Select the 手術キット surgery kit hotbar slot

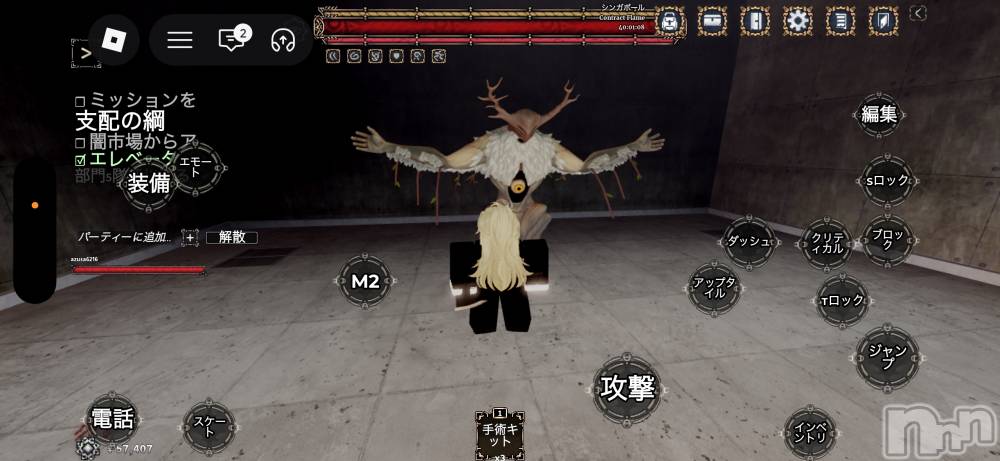tap(499, 433)
